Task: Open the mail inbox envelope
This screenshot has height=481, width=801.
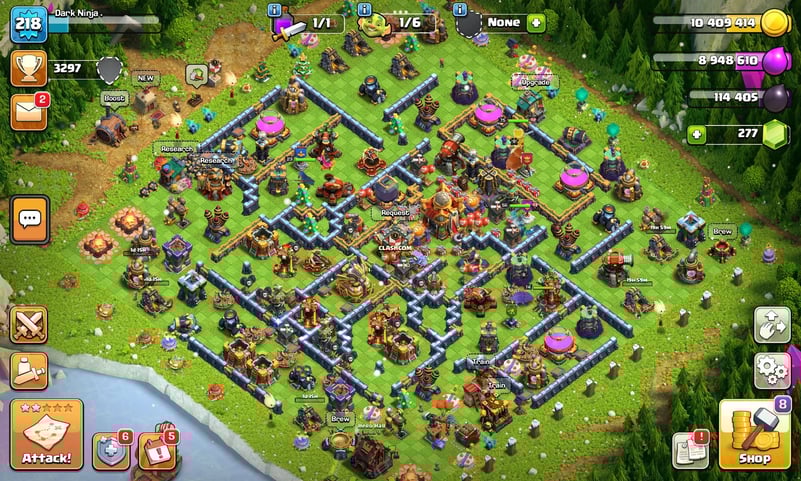Action: click(x=29, y=111)
